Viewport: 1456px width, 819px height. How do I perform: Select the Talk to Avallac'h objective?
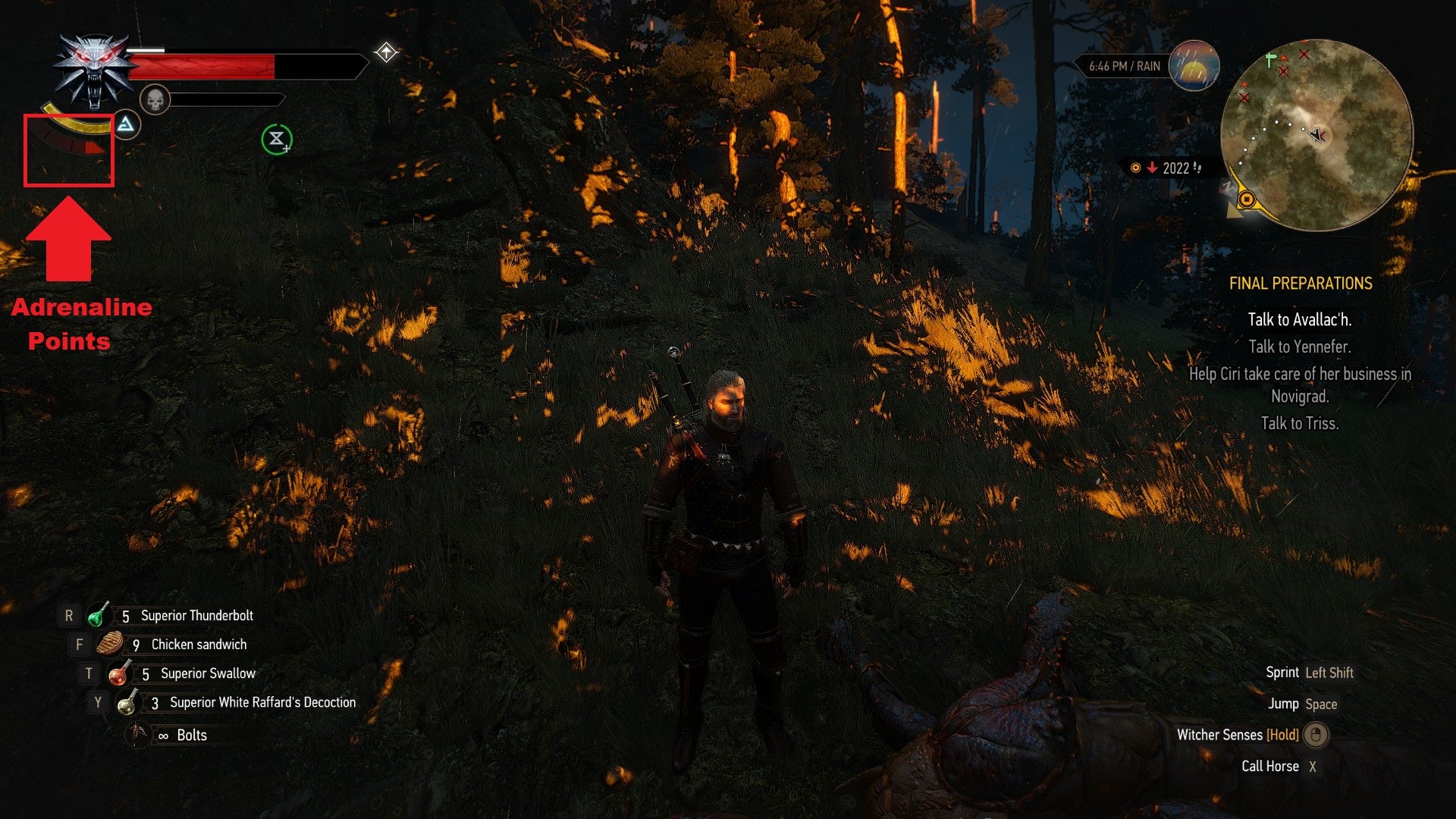tap(1299, 321)
